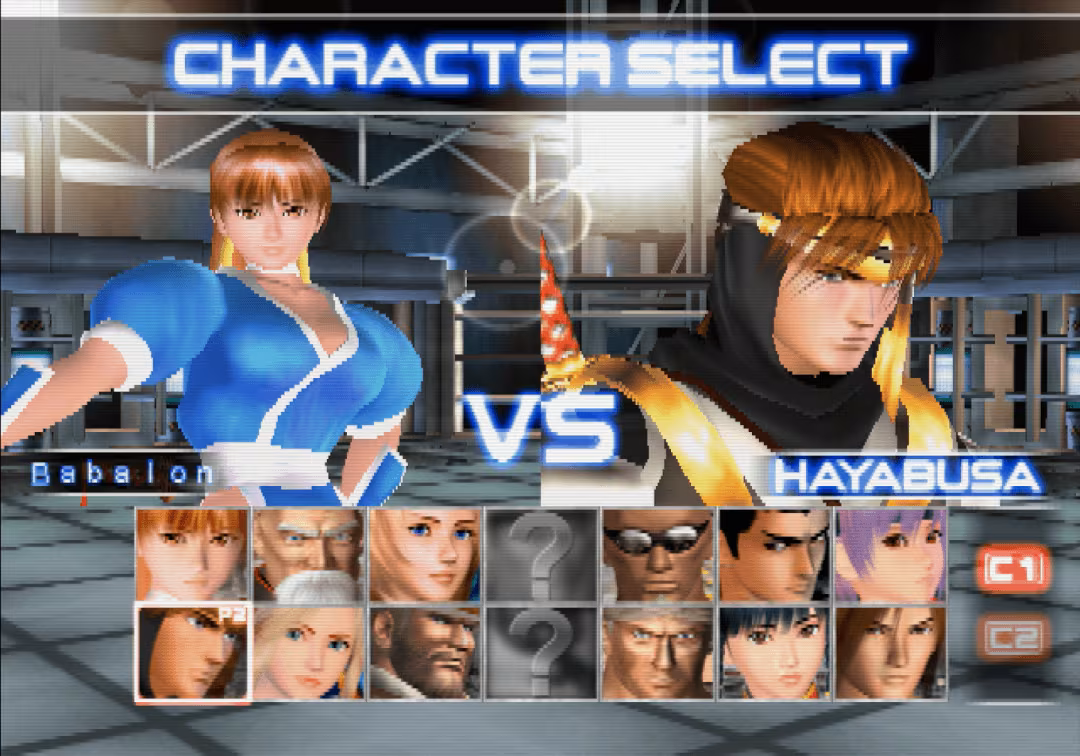Pick Tina, the blue-eyed blonde portrait
This screenshot has width=1080, height=756.
click(x=425, y=554)
